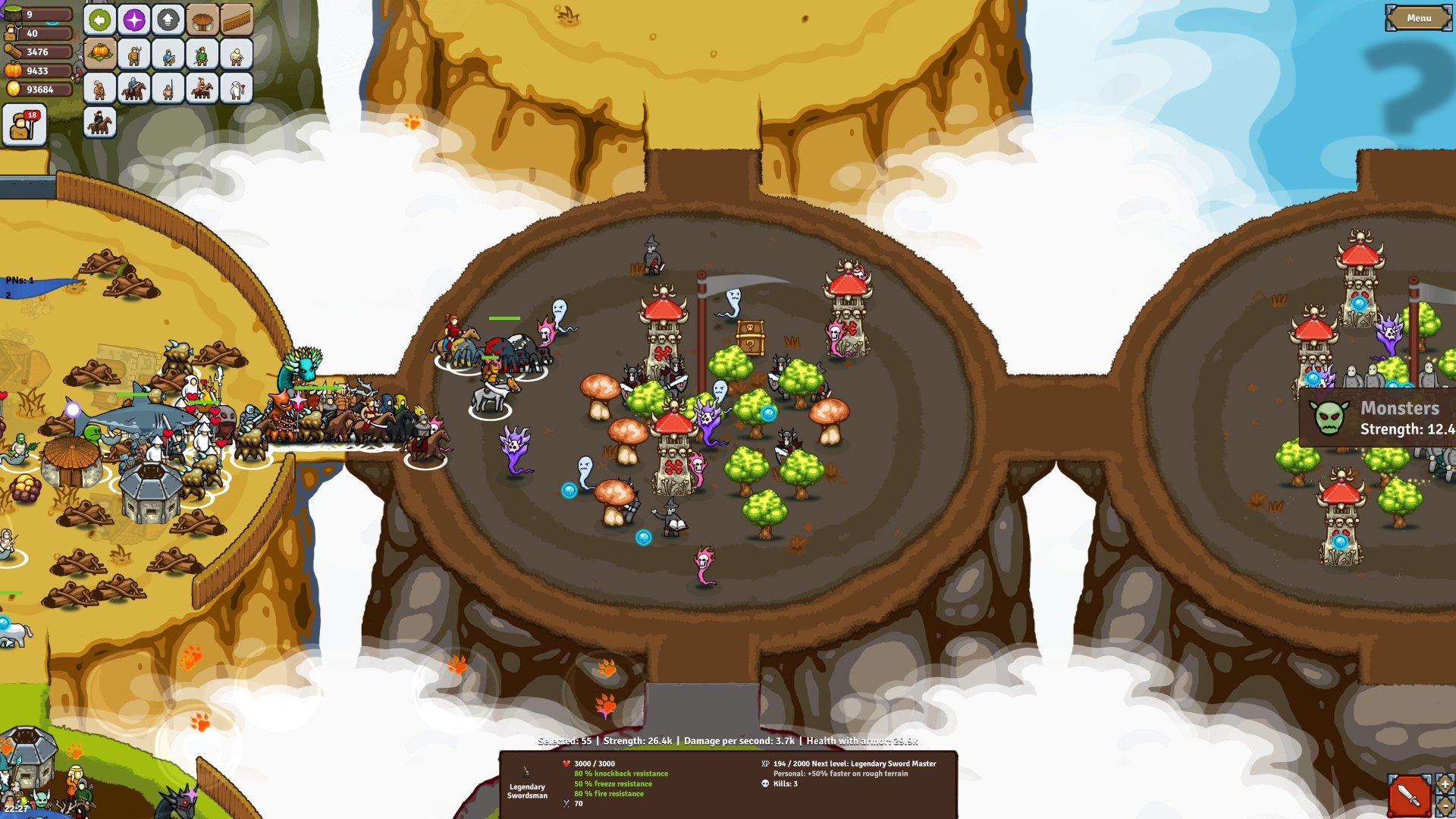Click the plus zoom stepper
Viewport: 1456px width, 819px height.
[1444, 784]
